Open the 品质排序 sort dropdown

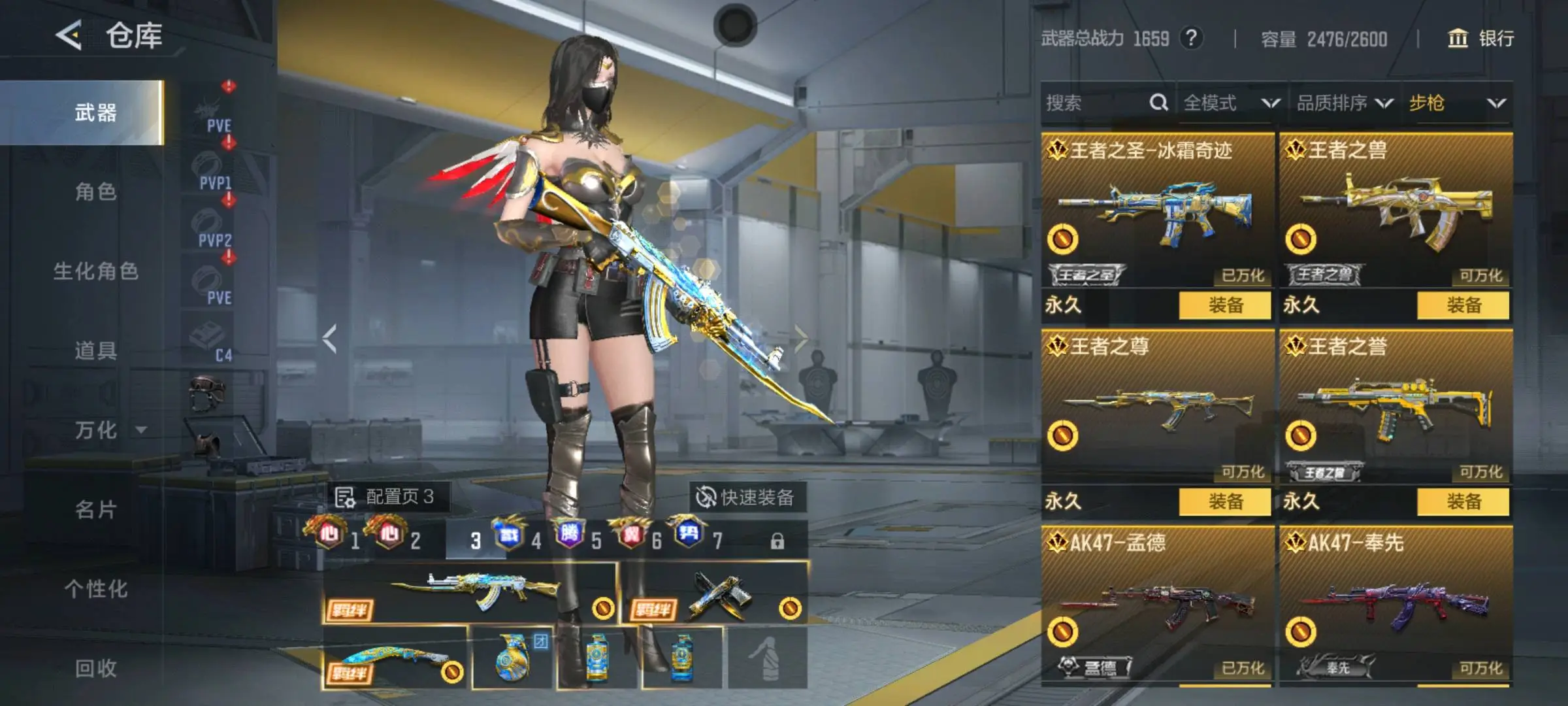[1344, 103]
